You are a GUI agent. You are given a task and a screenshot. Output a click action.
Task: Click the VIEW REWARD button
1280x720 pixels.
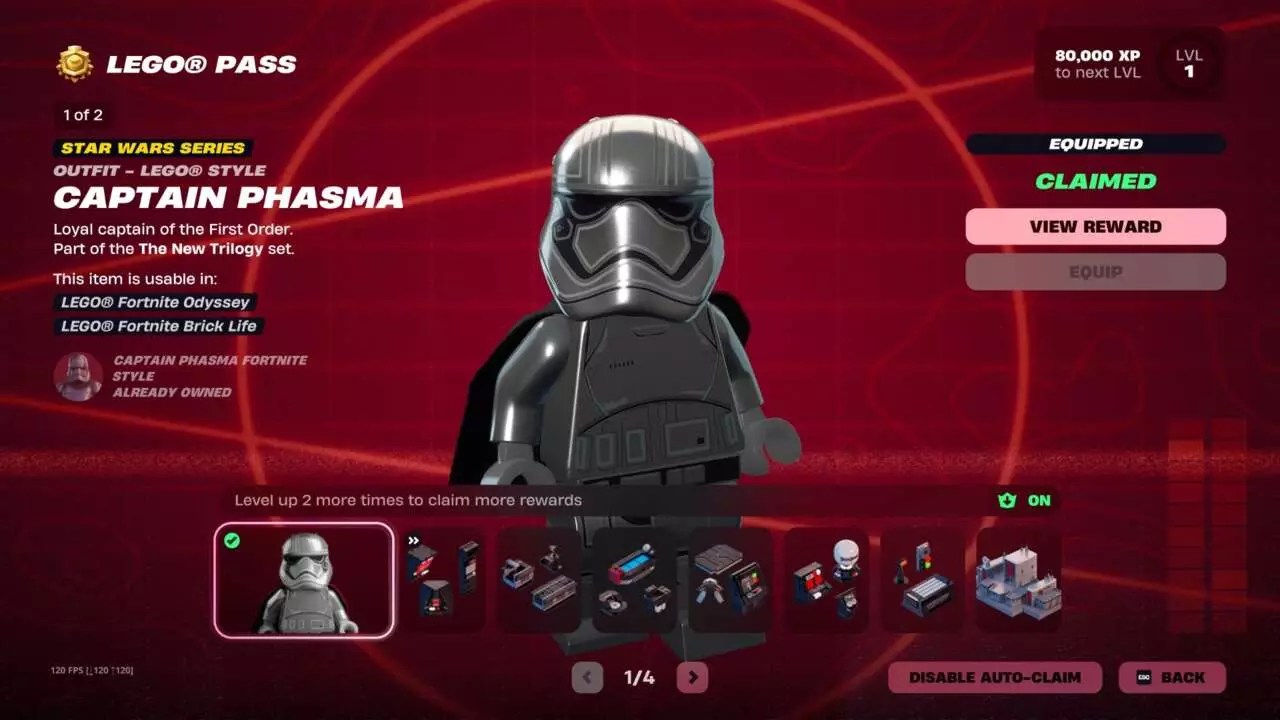pyautogui.click(x=1095, y=226)
